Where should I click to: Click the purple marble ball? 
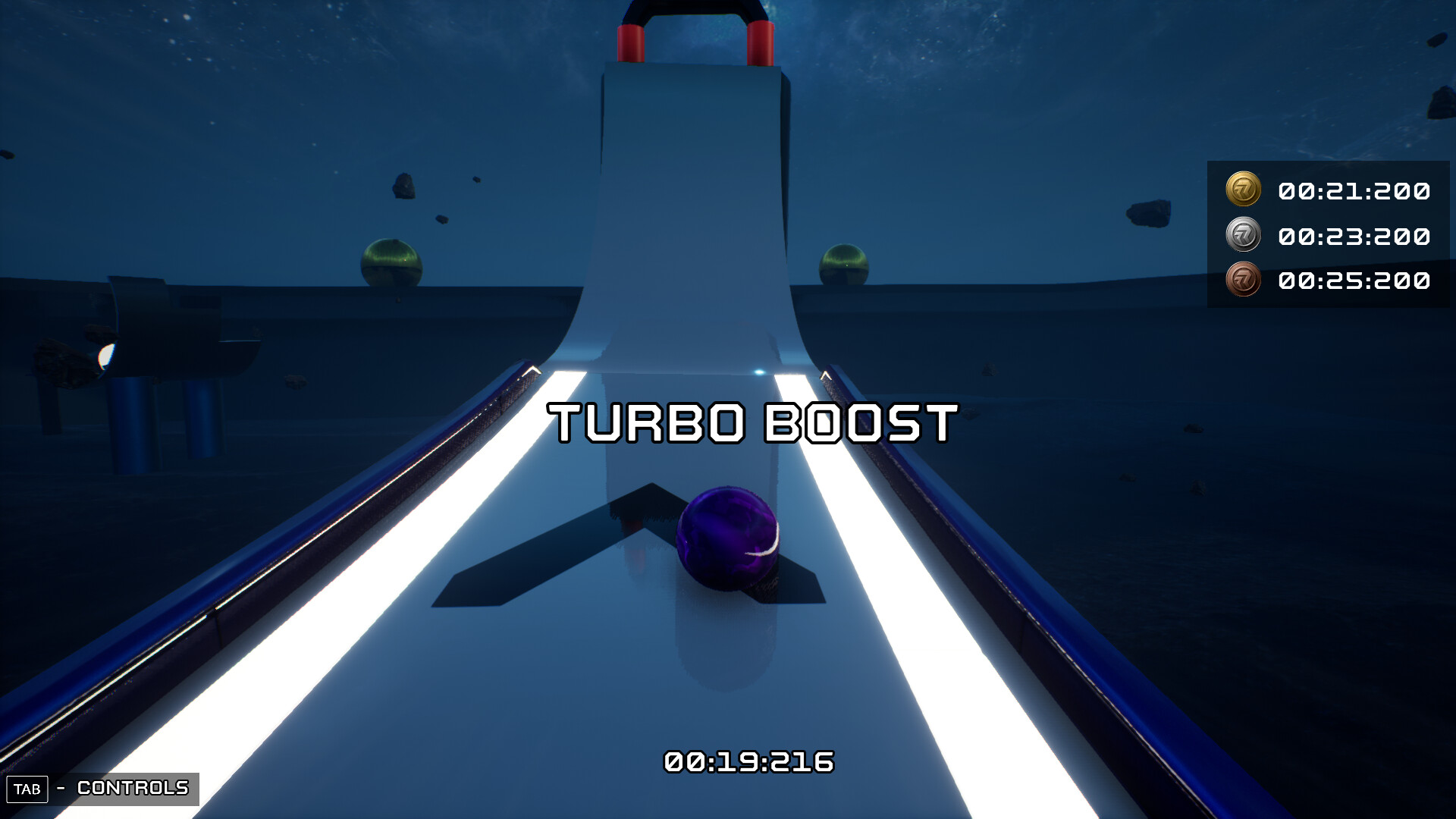pos(728,538)
